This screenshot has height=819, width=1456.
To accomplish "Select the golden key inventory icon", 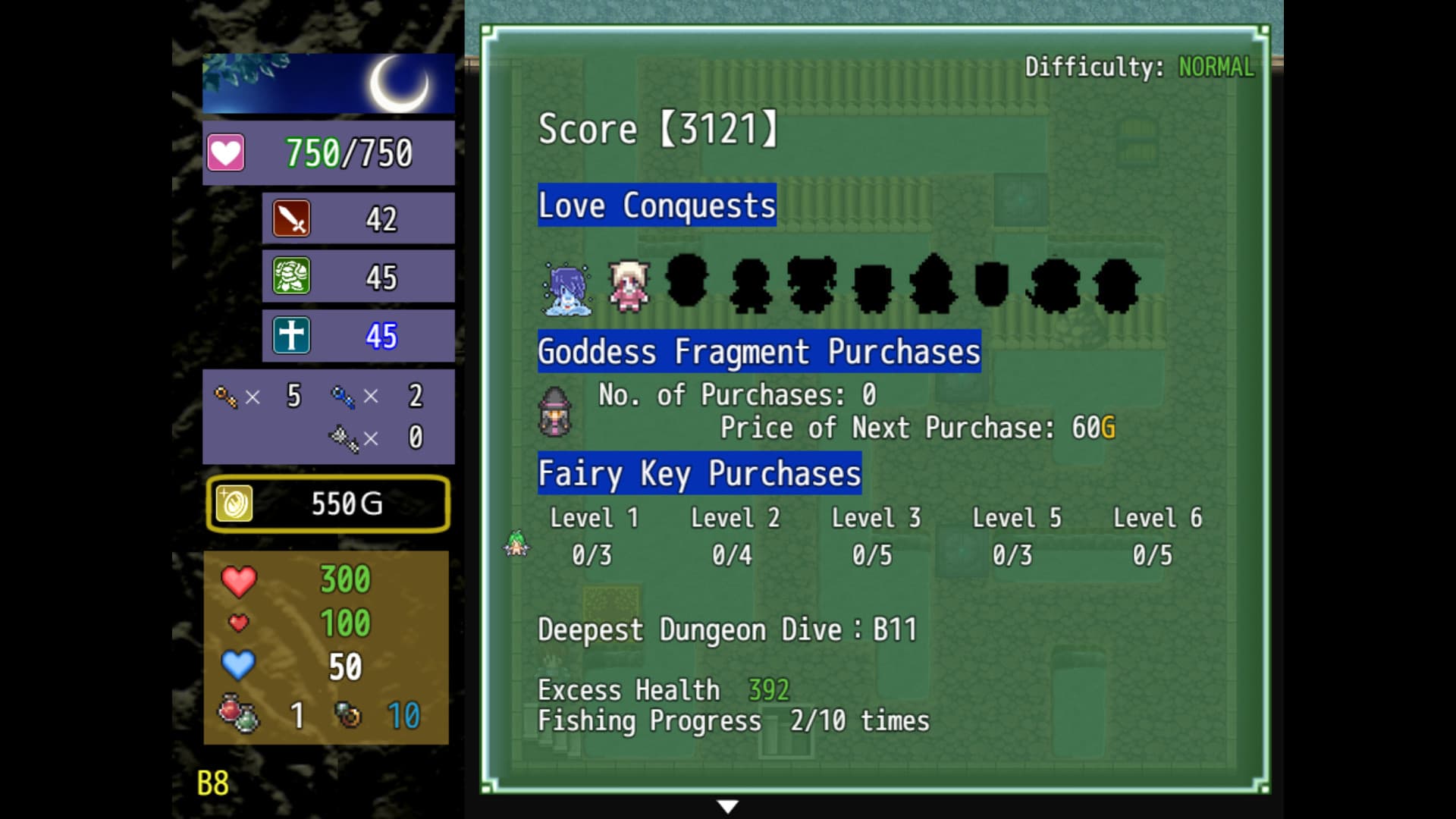I will pos(227,396).
